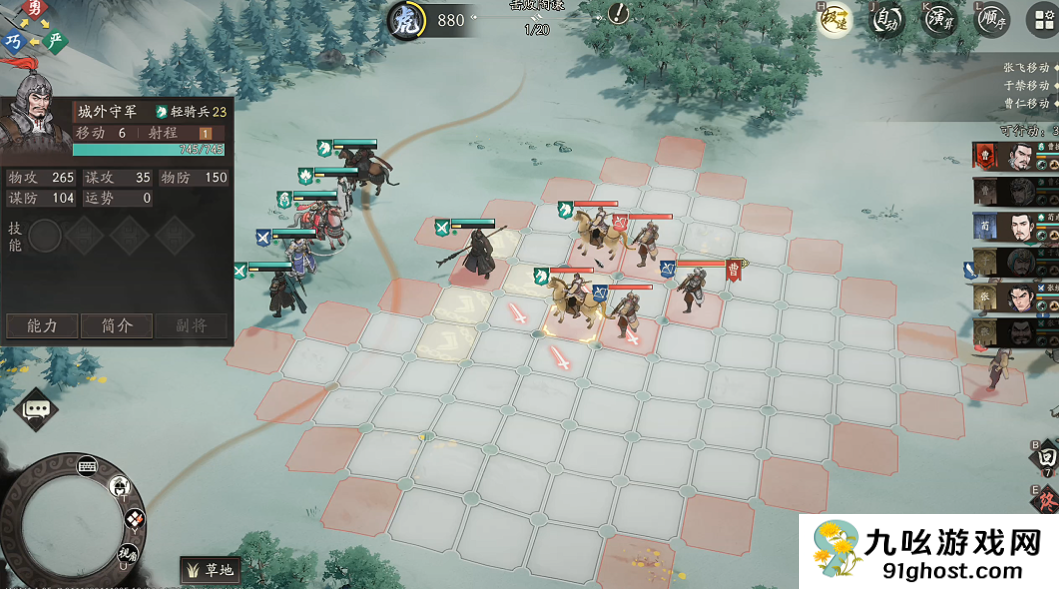Enable 自动 auto battle mode
This screenshot has height=589, width=1059.
886,20
